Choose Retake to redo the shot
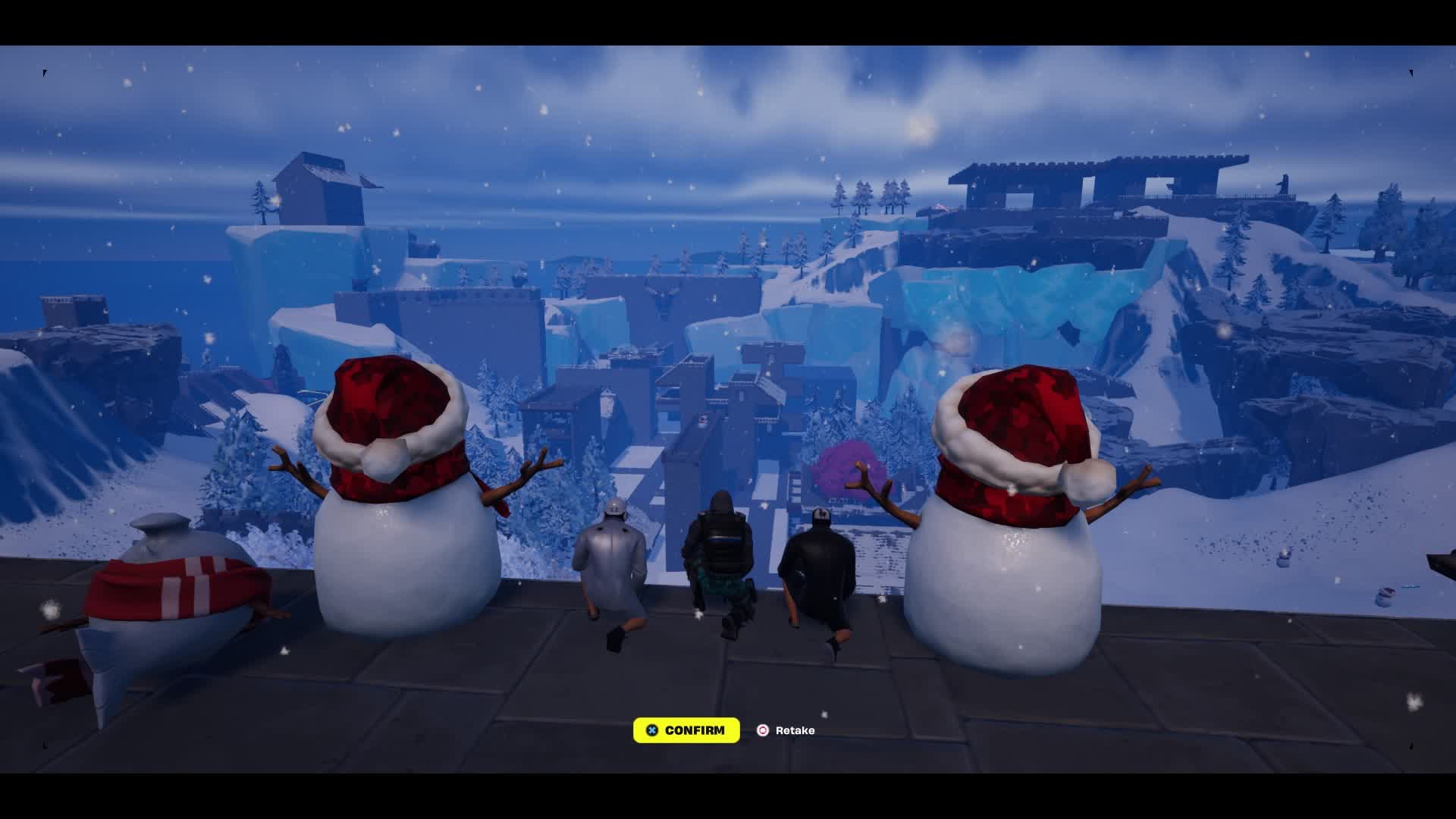Image resolution: width=1456 pixels, height=819 pixels. coord(786,730)
